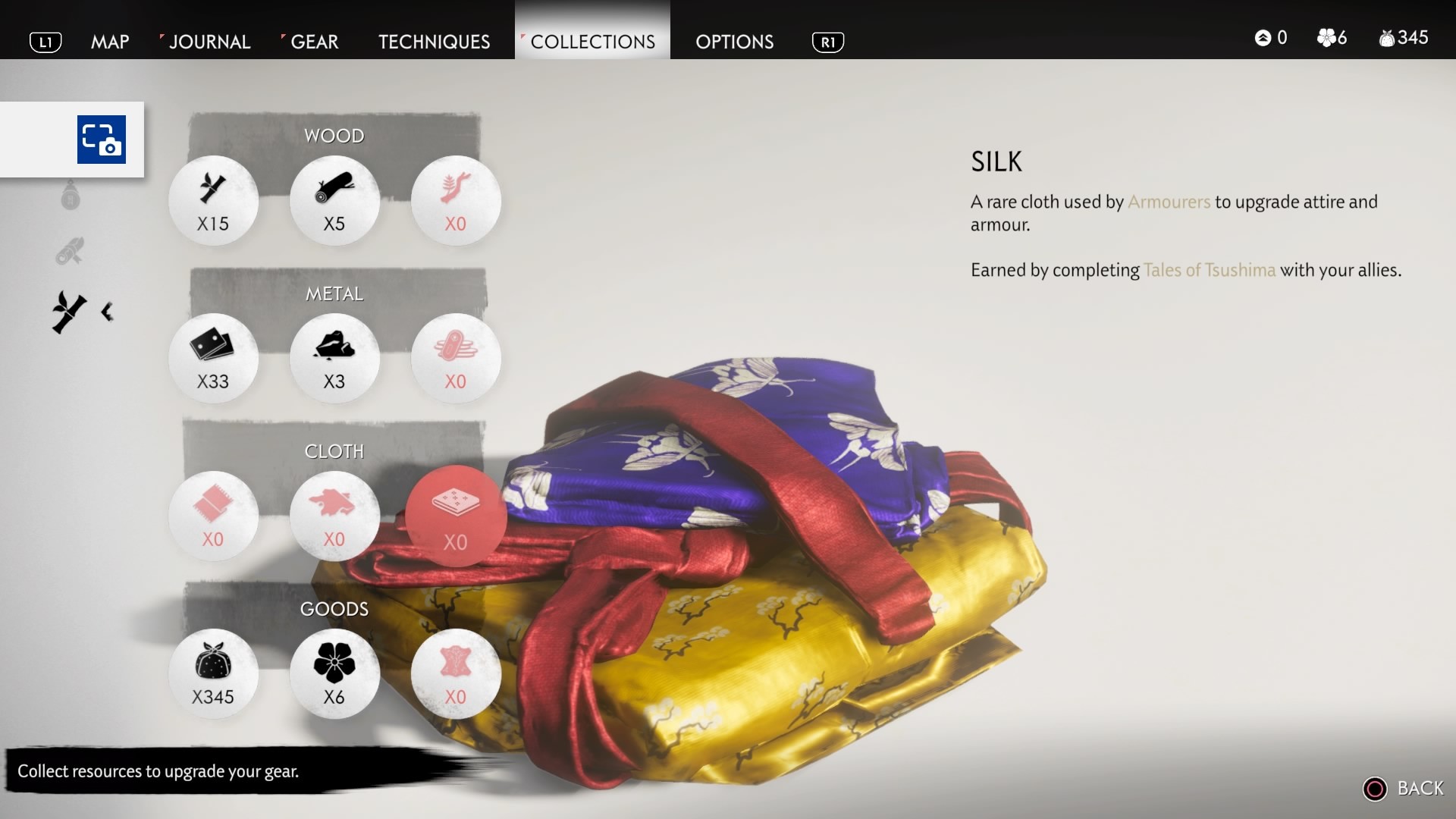The height and width of the screenshot is (819, 1456).
Task: View the greyed-out Yew Wood resource
Action: 456,200
